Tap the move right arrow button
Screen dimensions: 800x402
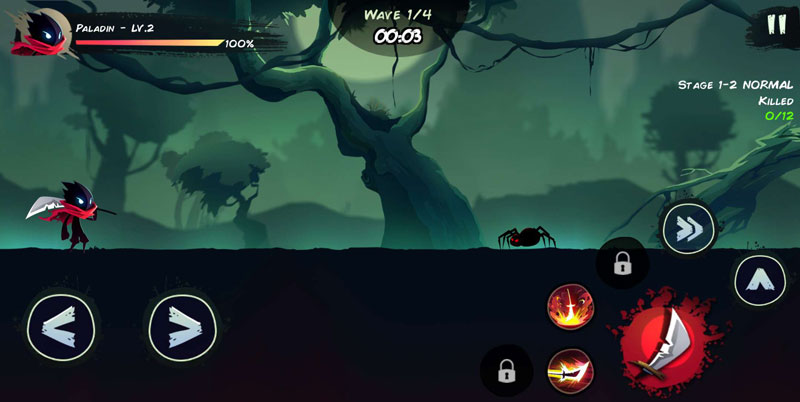182,325
